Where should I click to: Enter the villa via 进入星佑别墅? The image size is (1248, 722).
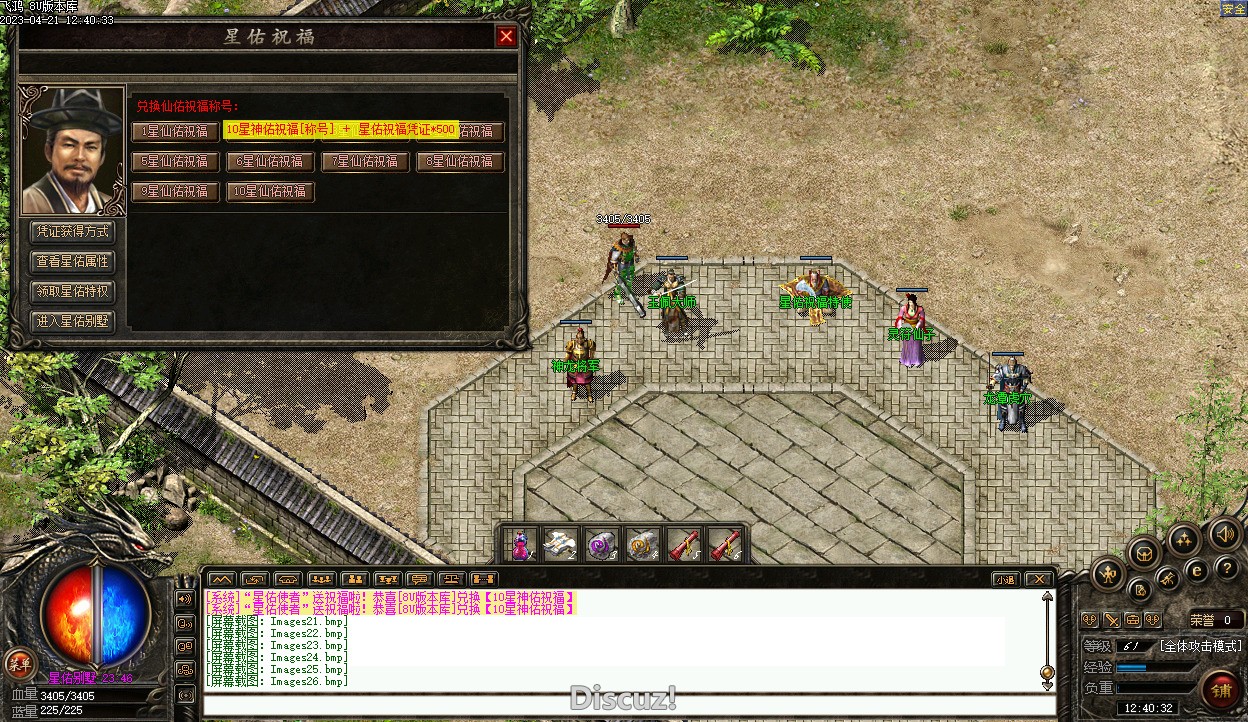(73, 322)
